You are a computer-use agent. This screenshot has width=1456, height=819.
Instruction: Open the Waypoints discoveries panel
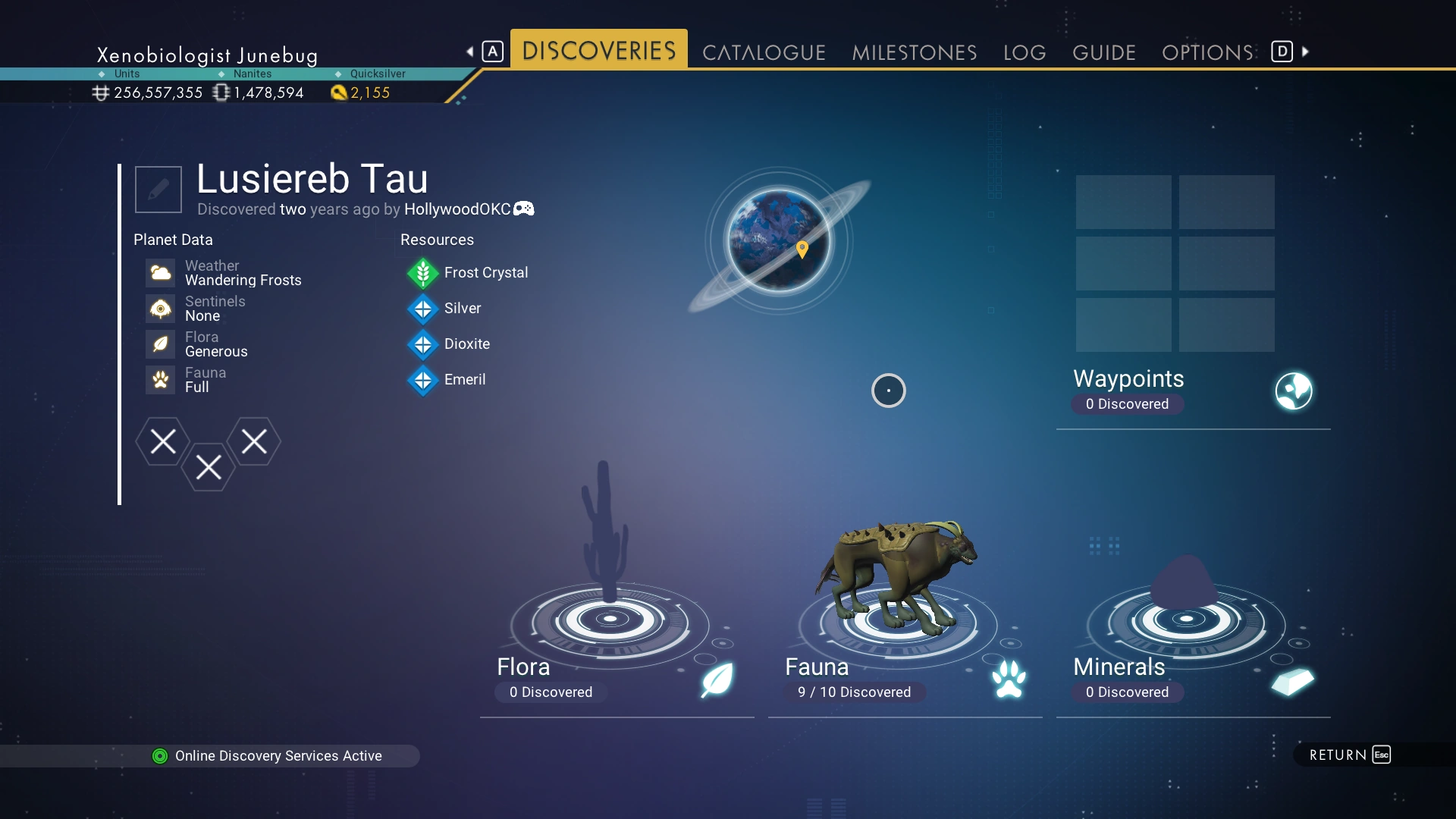coord(1192,390)
